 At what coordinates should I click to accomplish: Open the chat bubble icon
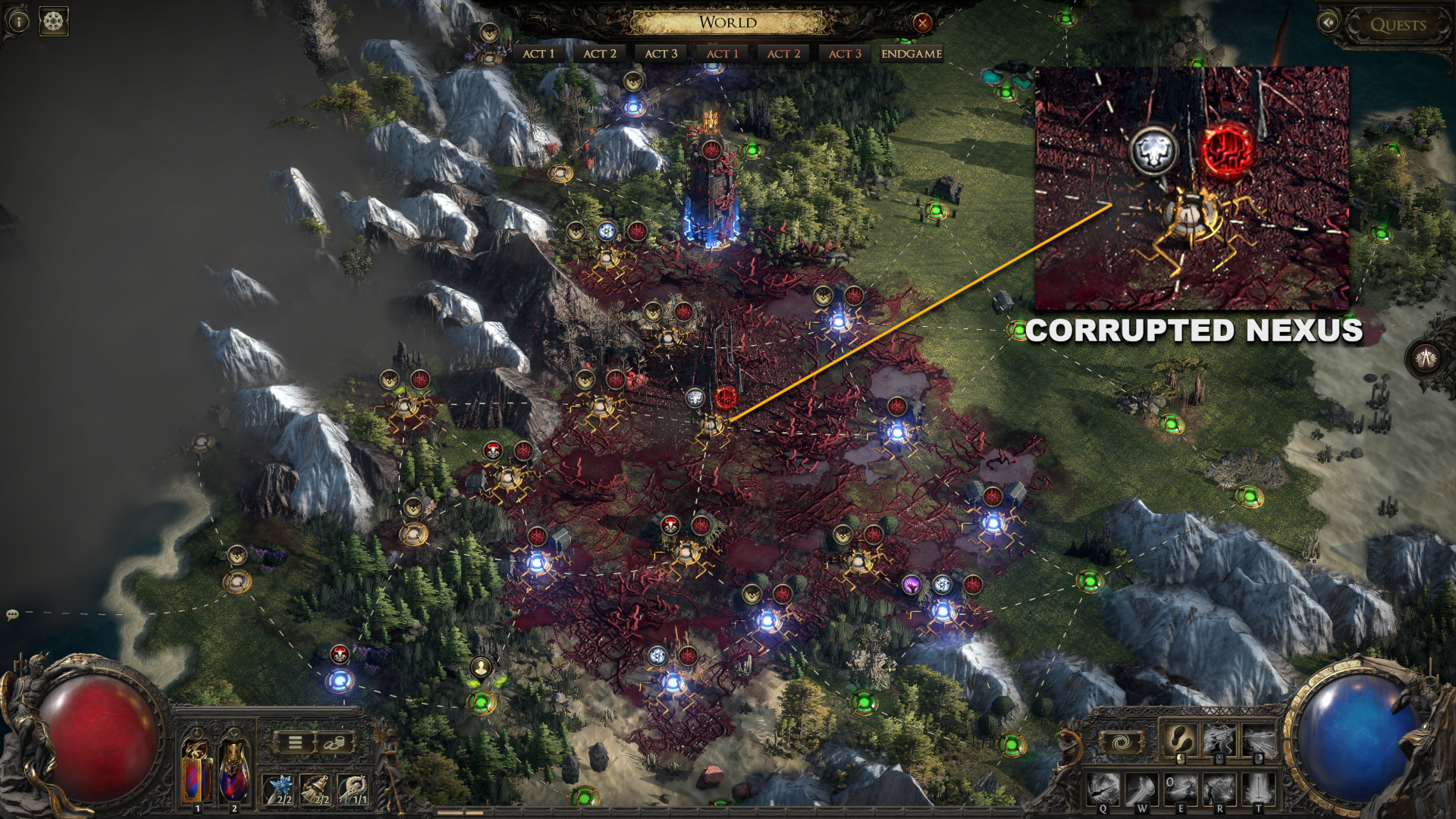click(12, 614)
